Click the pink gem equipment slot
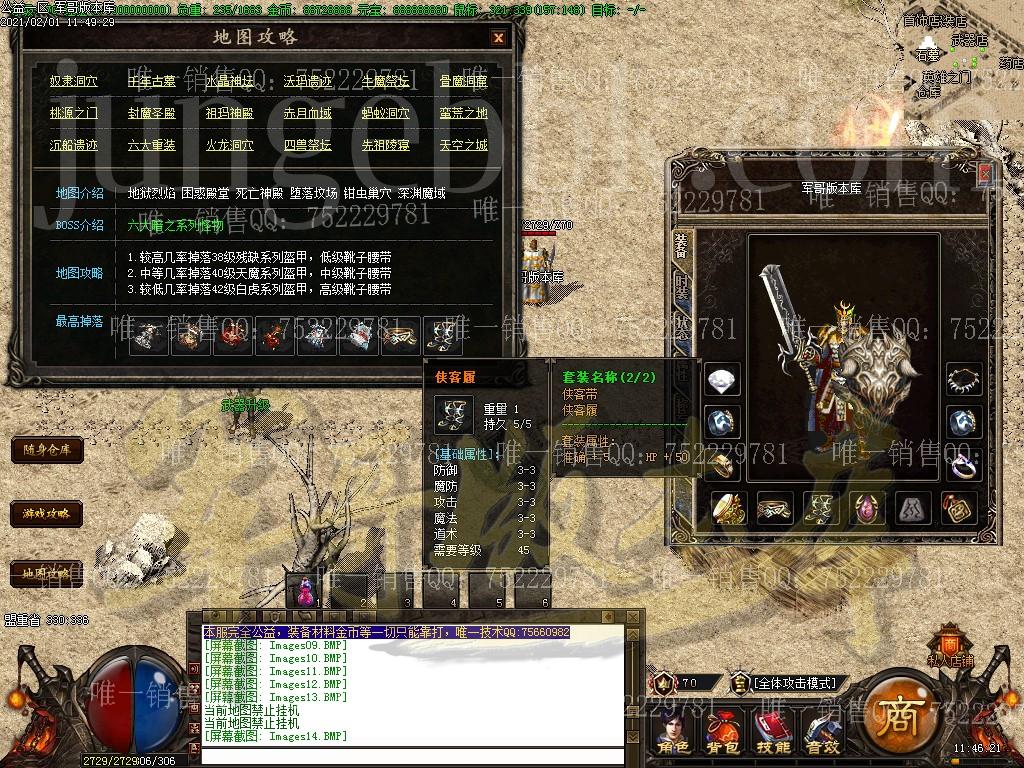Image resolution: width=1024 pixels, height=768 pixels. click(867, 508)
